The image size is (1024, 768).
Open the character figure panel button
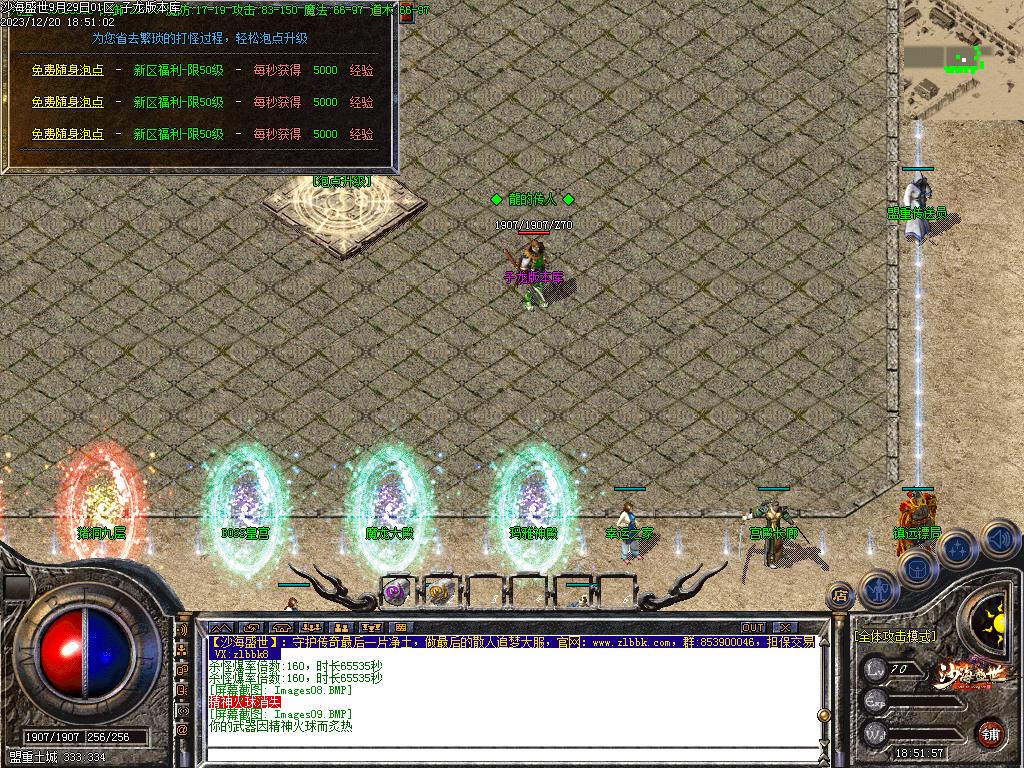point(879,590)
